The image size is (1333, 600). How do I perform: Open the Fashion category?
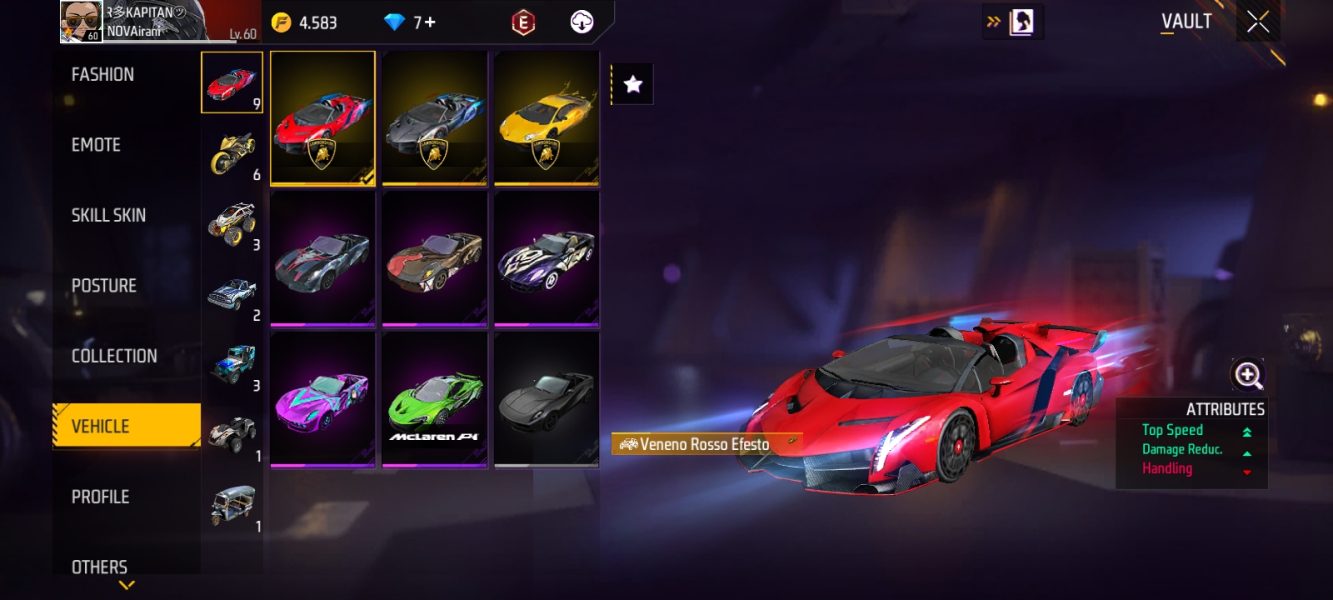point(103,75)
